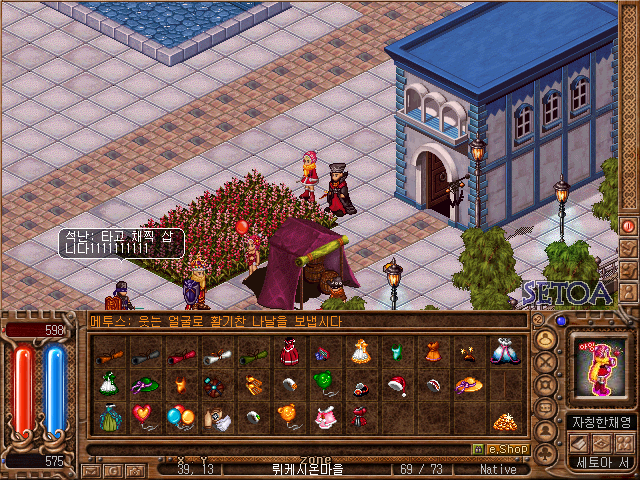Choose the green bear head item
The width and height of the screenshot is (640, 480).
(323, 383)
